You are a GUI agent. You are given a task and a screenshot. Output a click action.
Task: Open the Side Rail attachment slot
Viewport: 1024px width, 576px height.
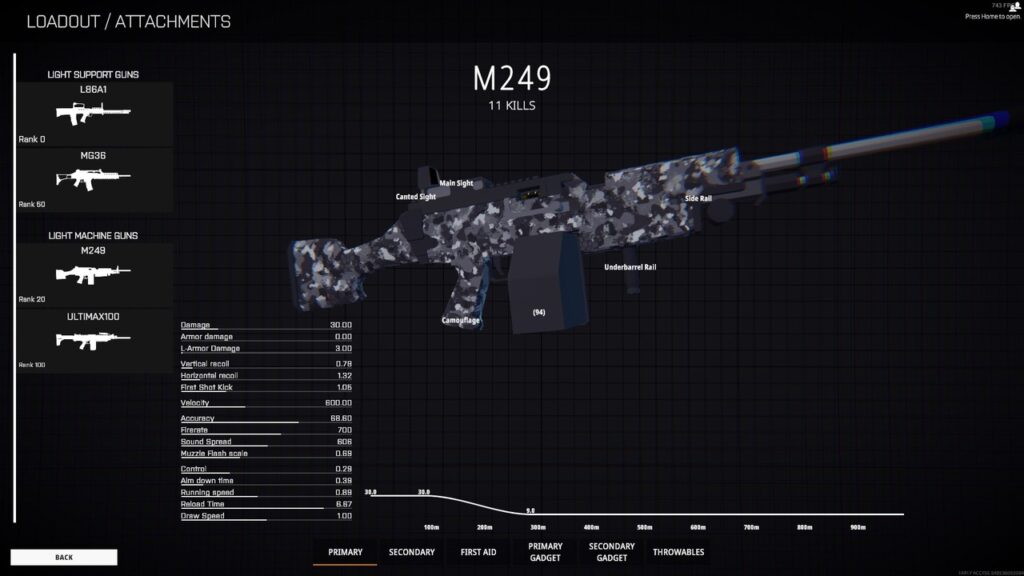tap(698, 199)
